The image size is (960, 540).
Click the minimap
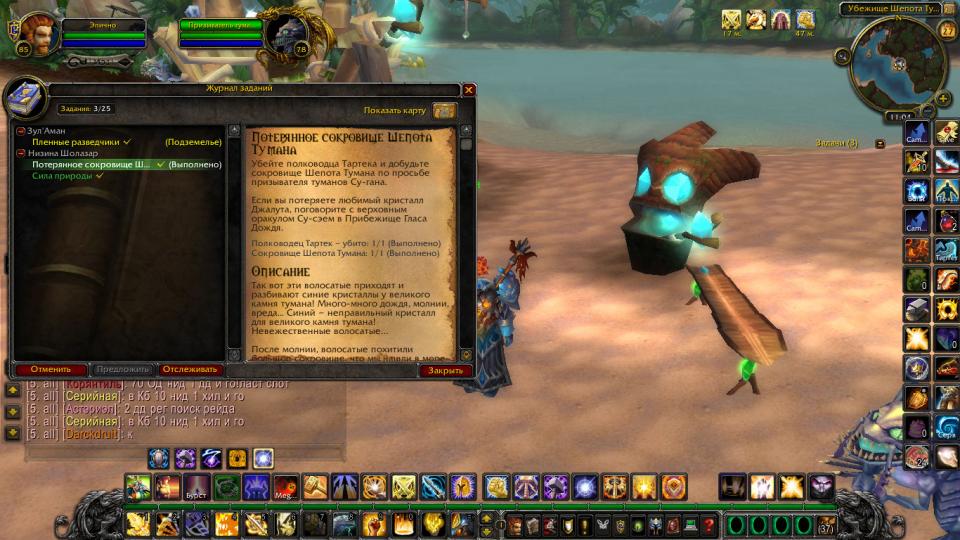(x=897, y=63)
